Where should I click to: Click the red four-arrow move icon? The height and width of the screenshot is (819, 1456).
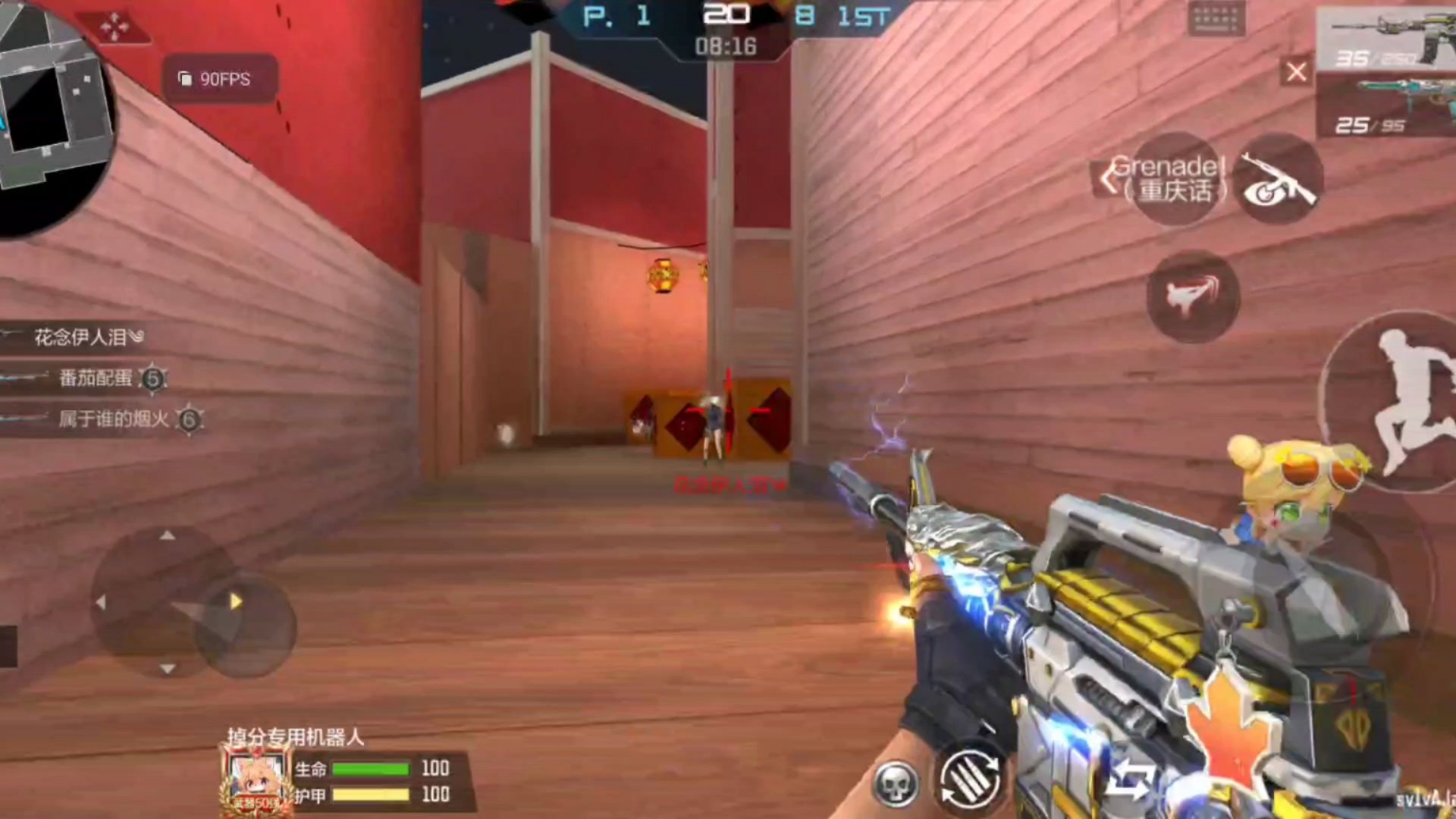click(x=115, y=27)
